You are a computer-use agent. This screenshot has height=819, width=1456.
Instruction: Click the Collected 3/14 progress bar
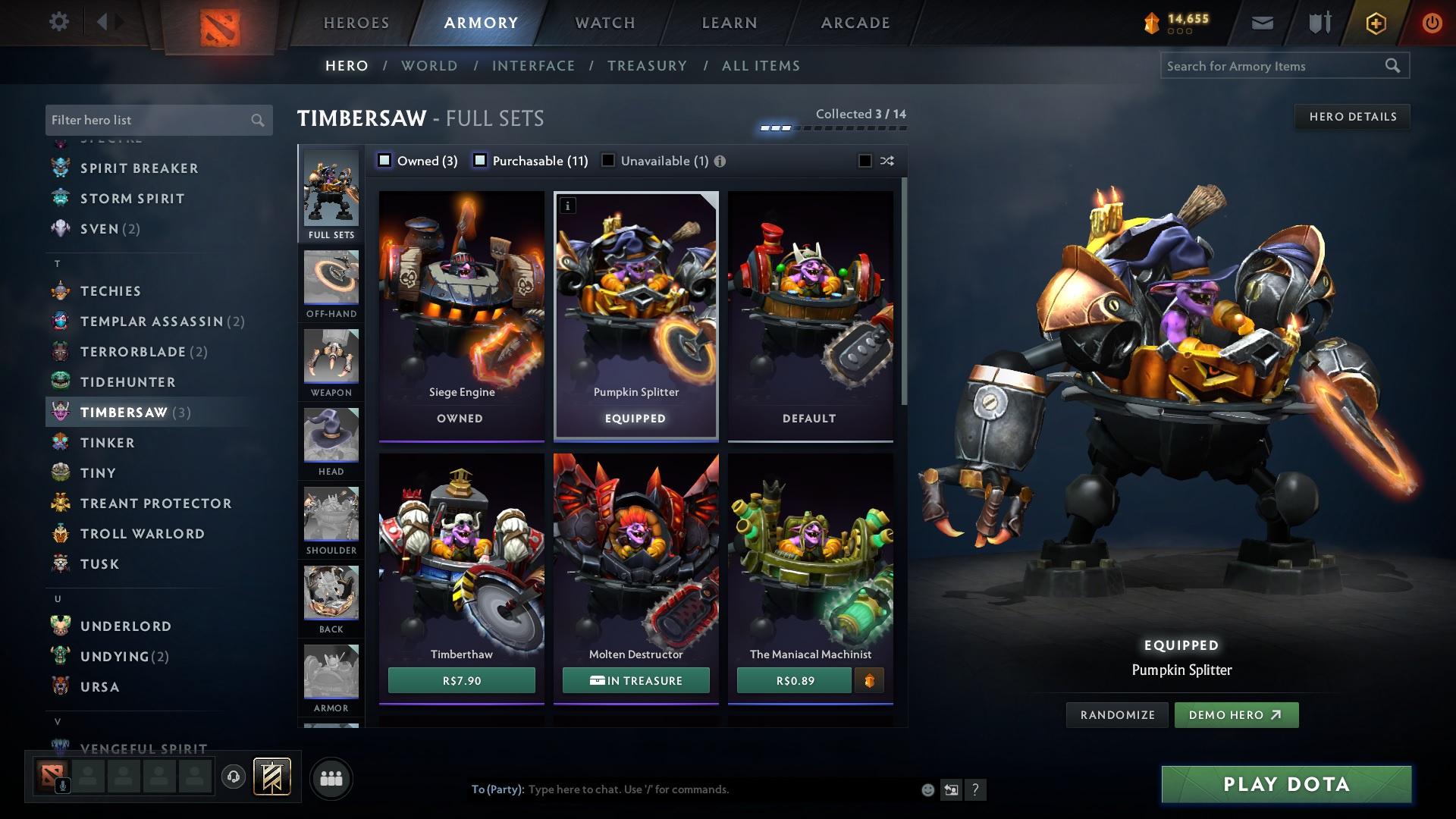coord(832,127)
